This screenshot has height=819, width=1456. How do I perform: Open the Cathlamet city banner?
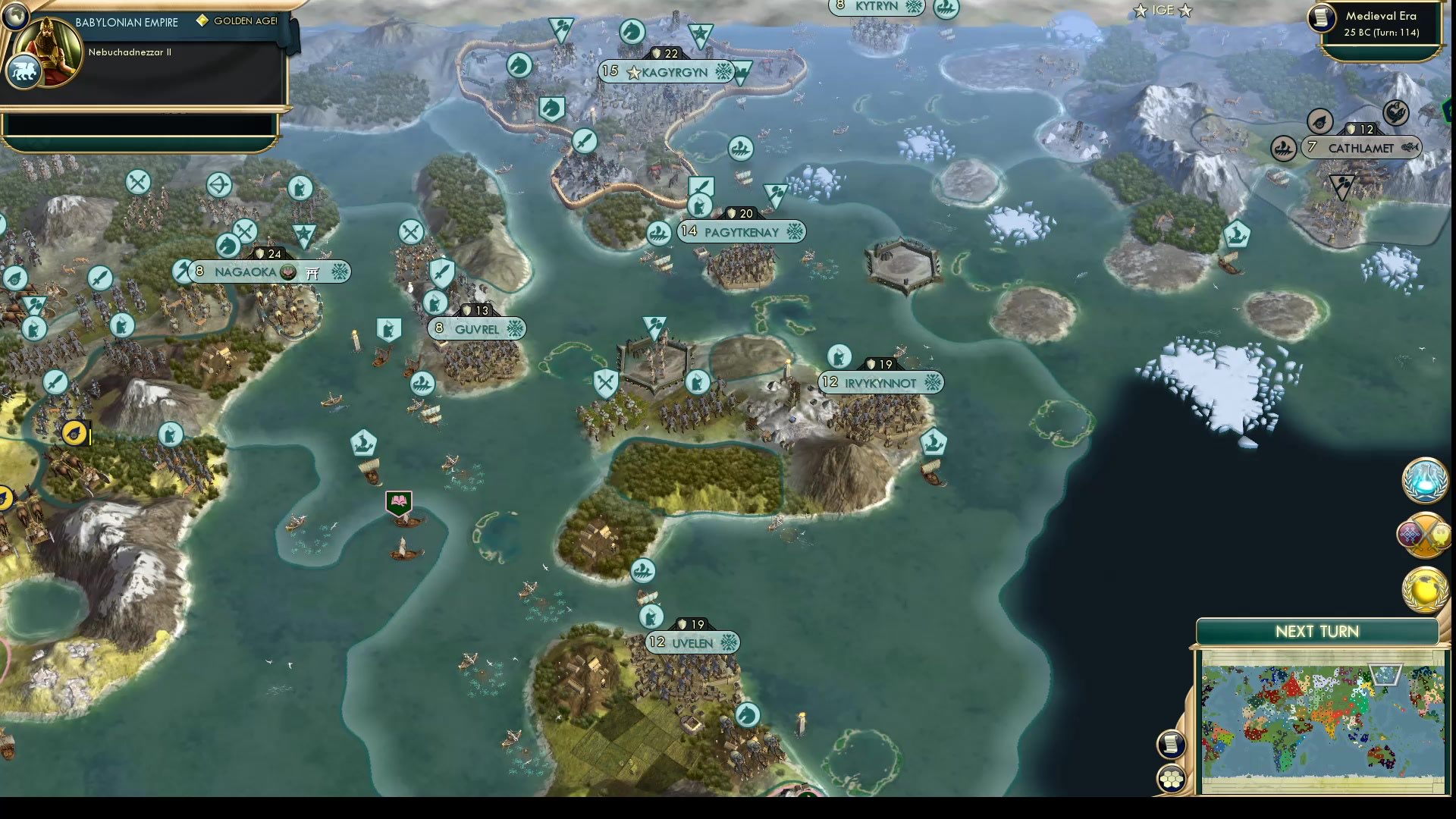pos(1361,148)
